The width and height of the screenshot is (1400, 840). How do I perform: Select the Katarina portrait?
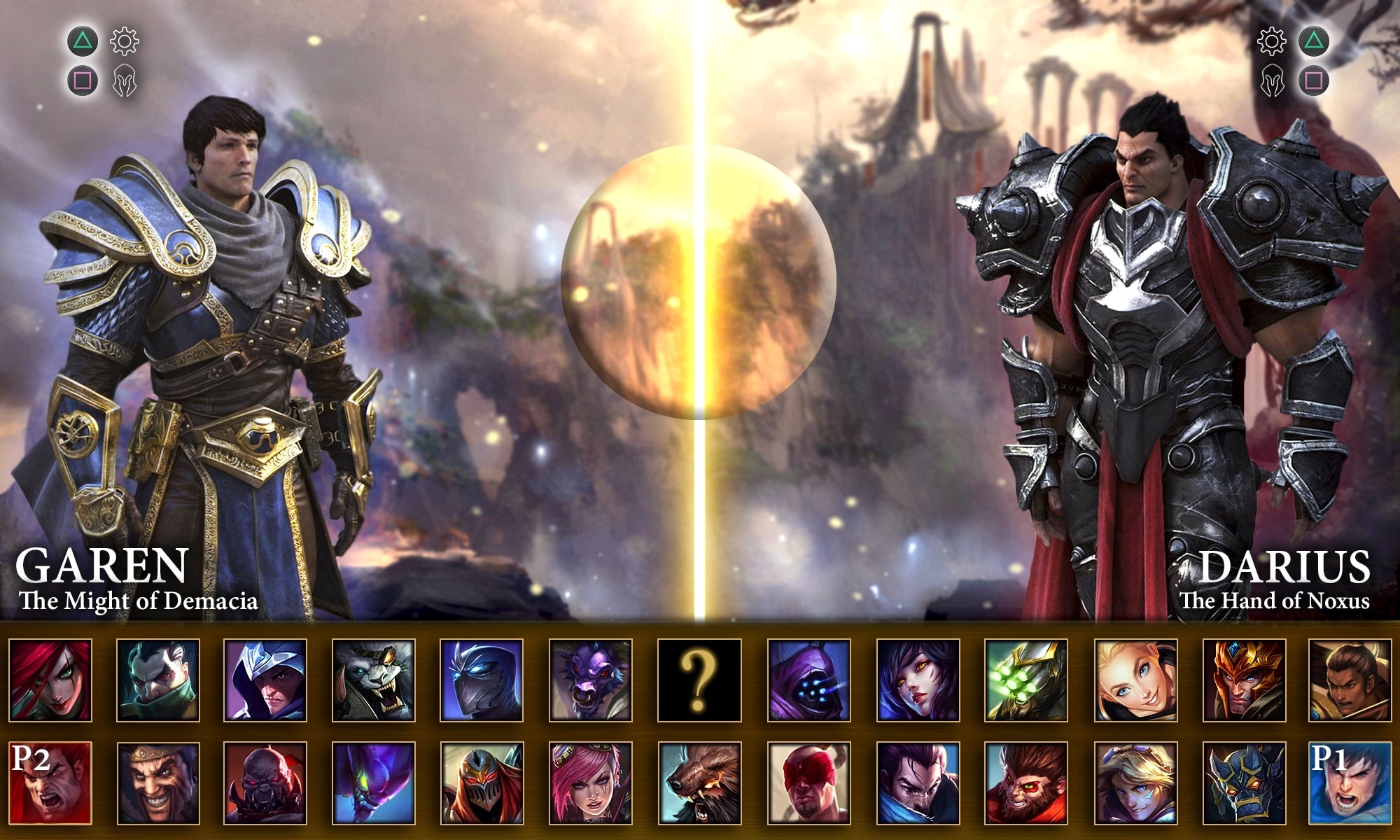coord(50,680)
